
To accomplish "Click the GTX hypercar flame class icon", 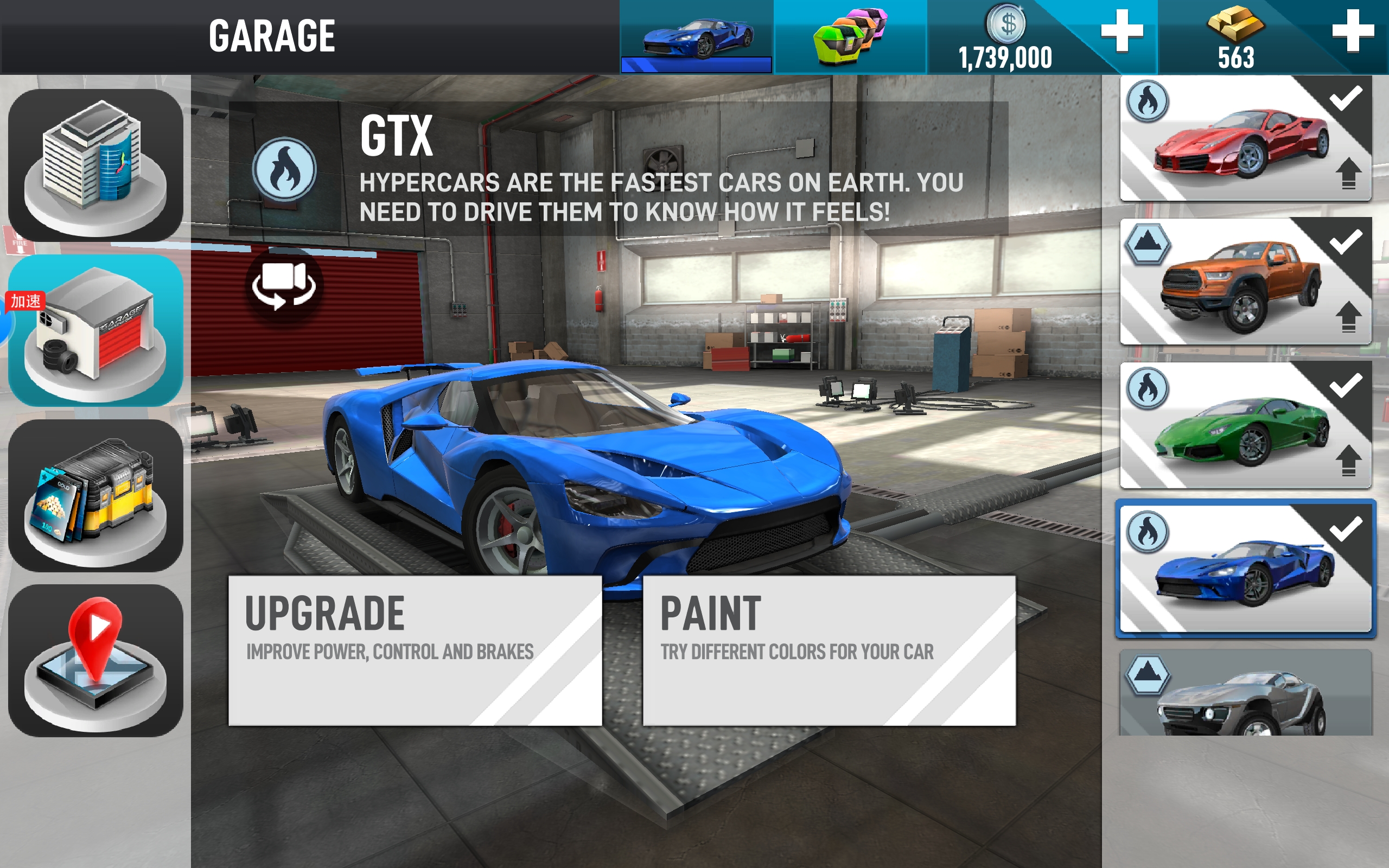I will point(284,169).
